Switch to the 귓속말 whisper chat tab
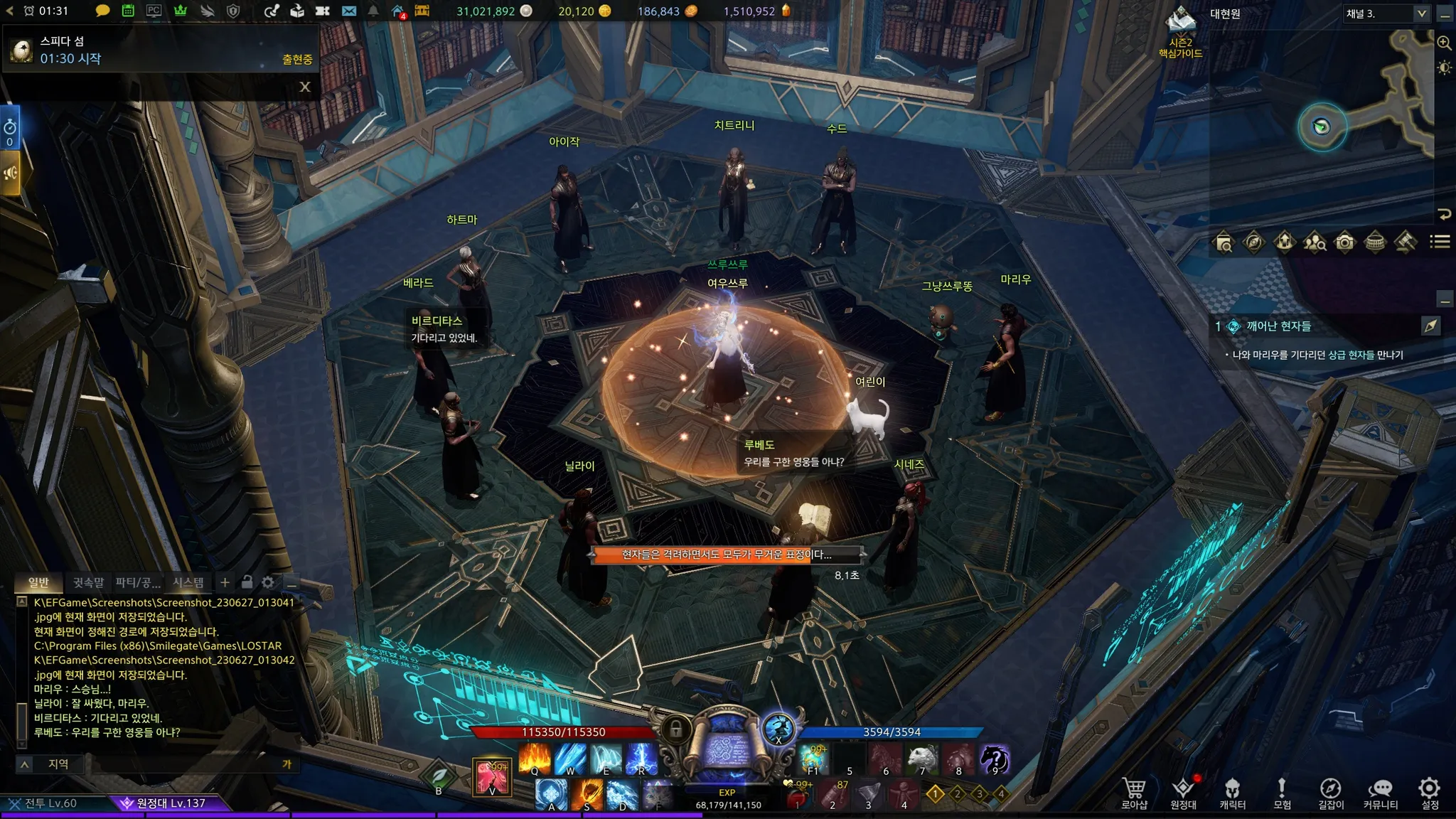The width and height of the screenshot is (1456, 819). [88, 582]
